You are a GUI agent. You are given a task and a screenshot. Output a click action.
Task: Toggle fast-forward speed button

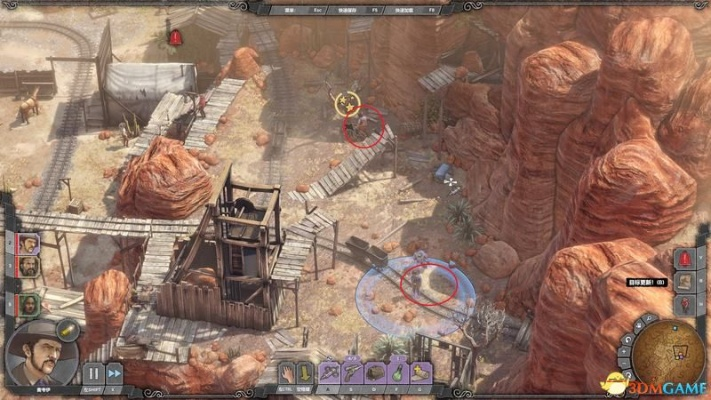(115, 373)
